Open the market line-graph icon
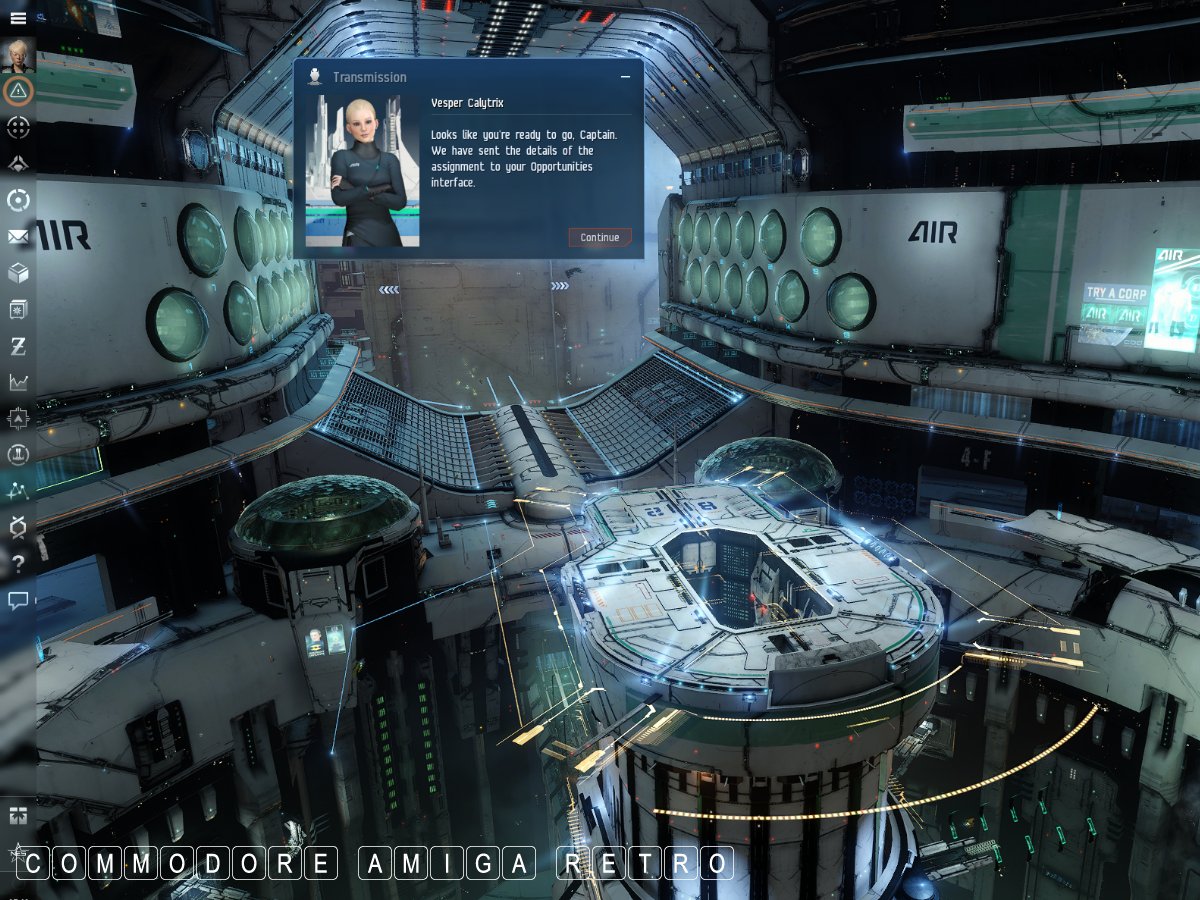This screenshot has height=900, width=1200. pyautogui.click(x=18, y=382)
